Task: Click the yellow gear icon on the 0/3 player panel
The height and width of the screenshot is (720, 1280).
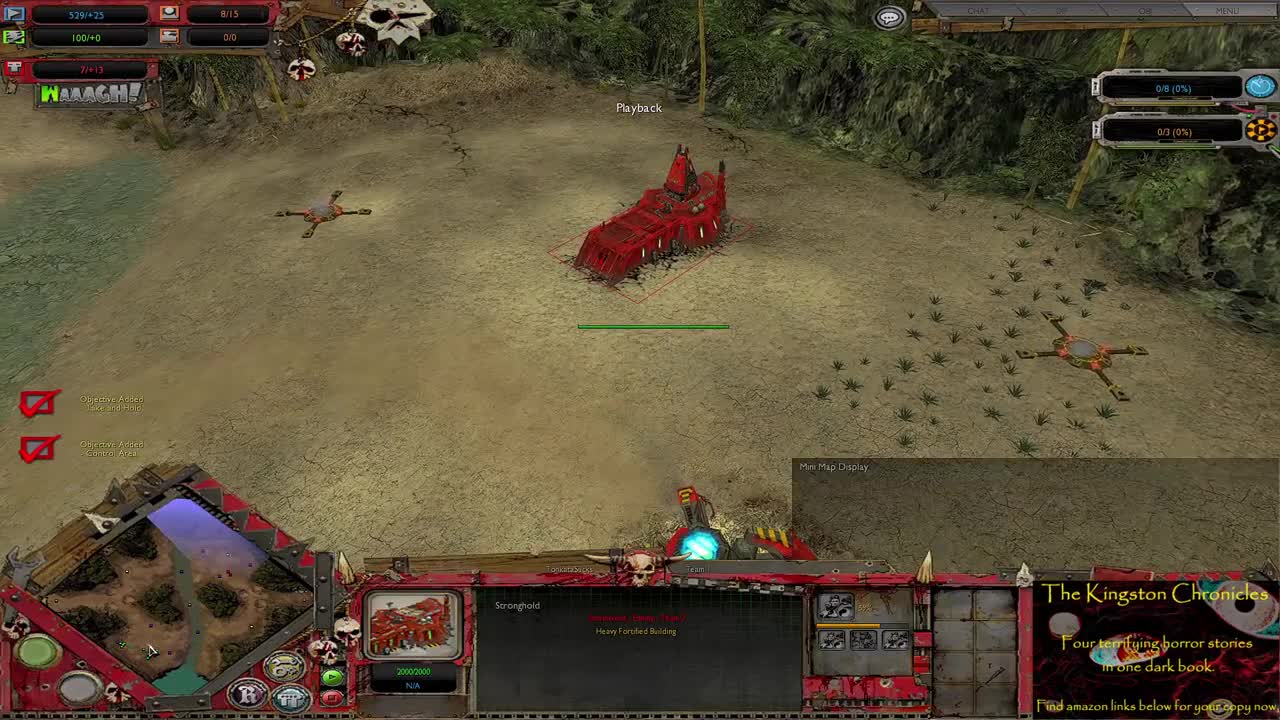Action: click(x=1262, y=130)
